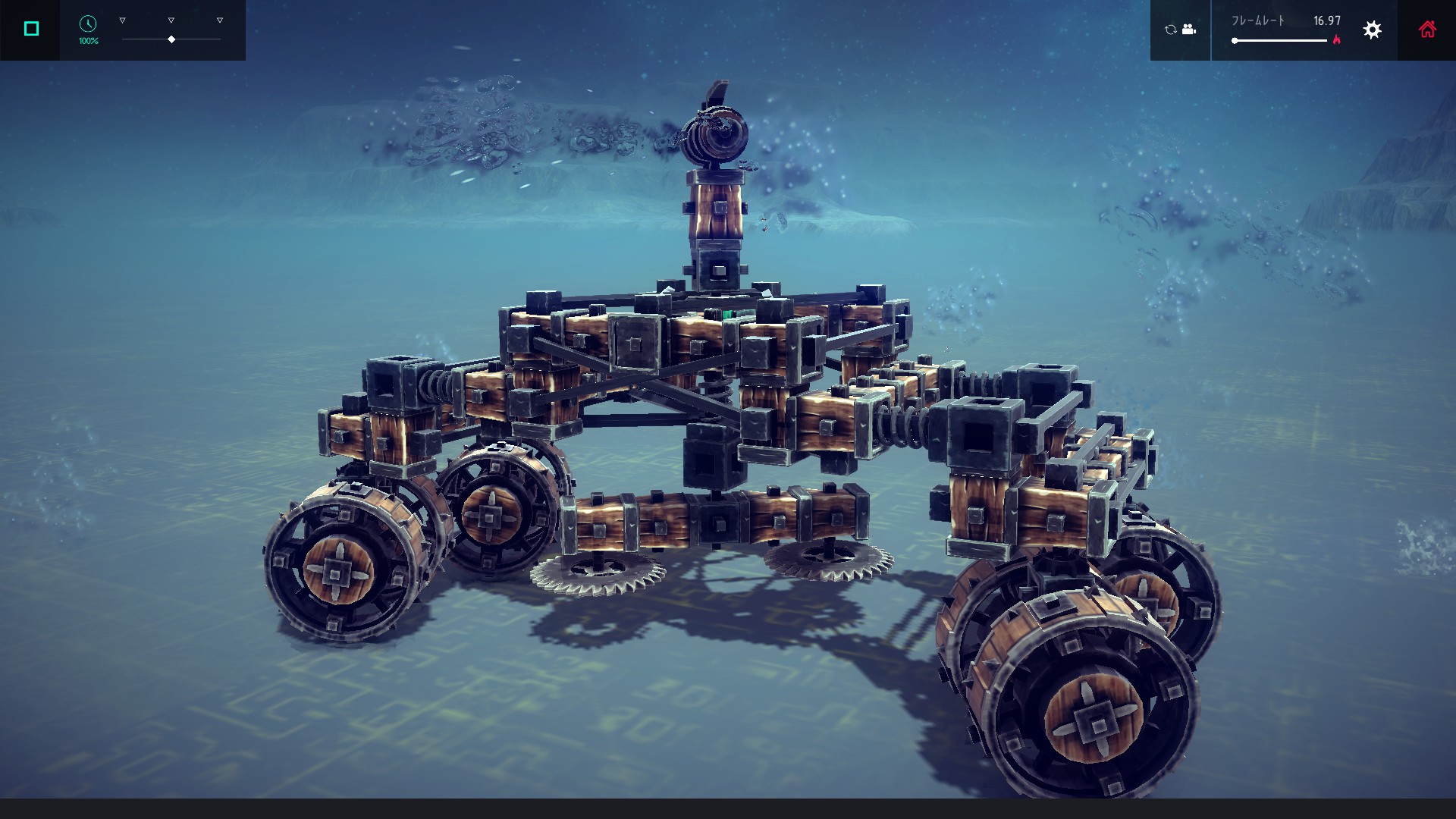Click the frame rate slider knob

point(1235,40)
